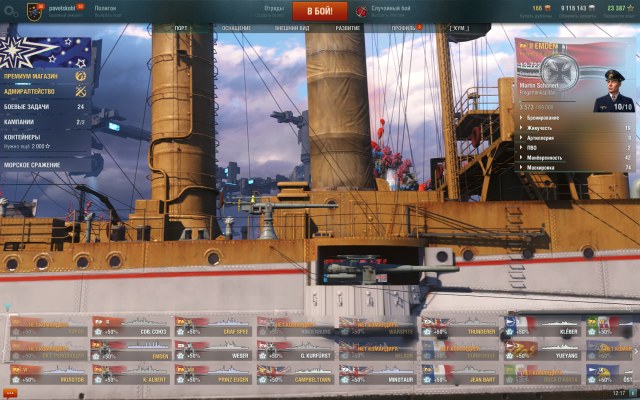
Task: Switch to the Оснащение tab
Action: [236, 28]
